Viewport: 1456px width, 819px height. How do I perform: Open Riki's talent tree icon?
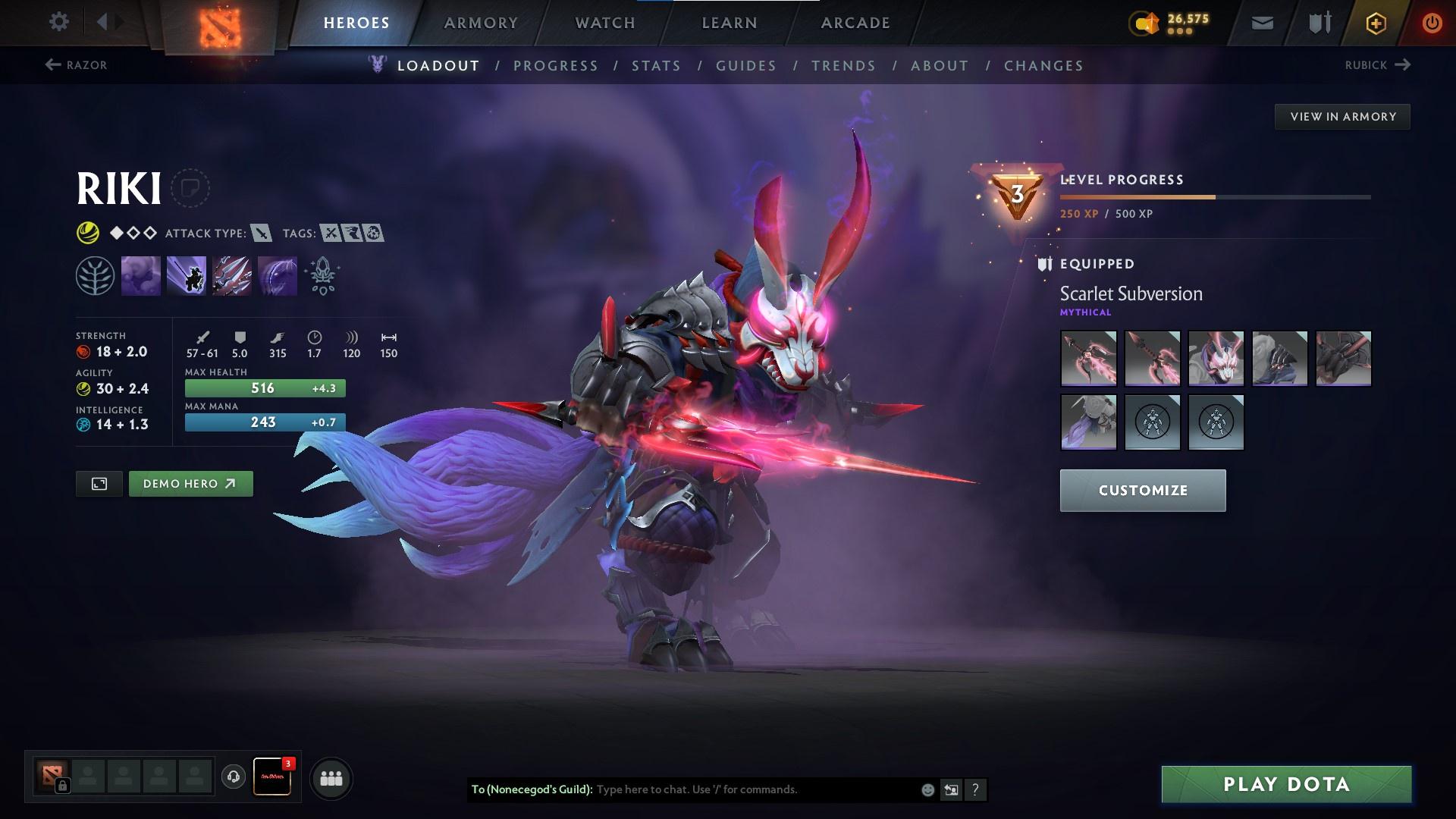click(94, 275)
